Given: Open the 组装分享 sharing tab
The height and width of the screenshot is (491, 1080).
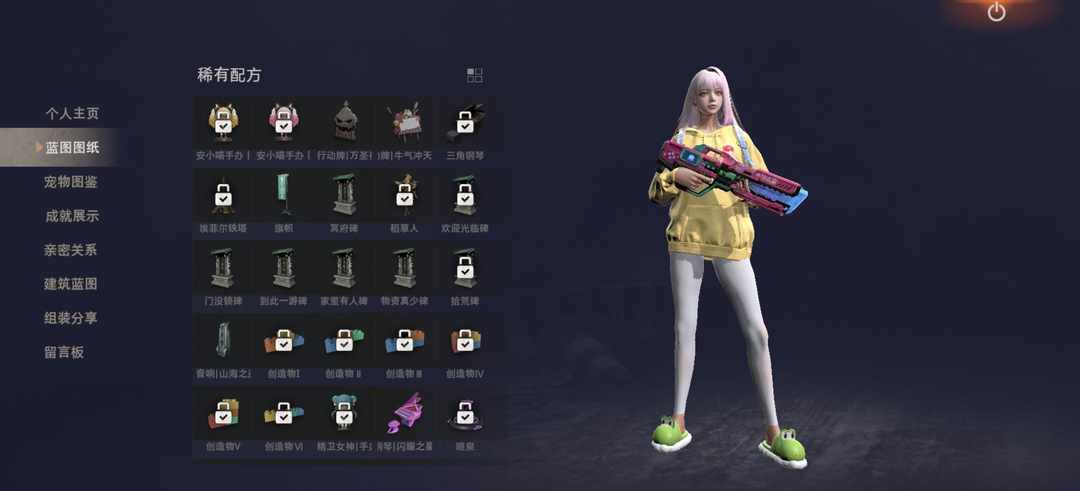Looking at the screenshot, I should (x=71, y=318).
